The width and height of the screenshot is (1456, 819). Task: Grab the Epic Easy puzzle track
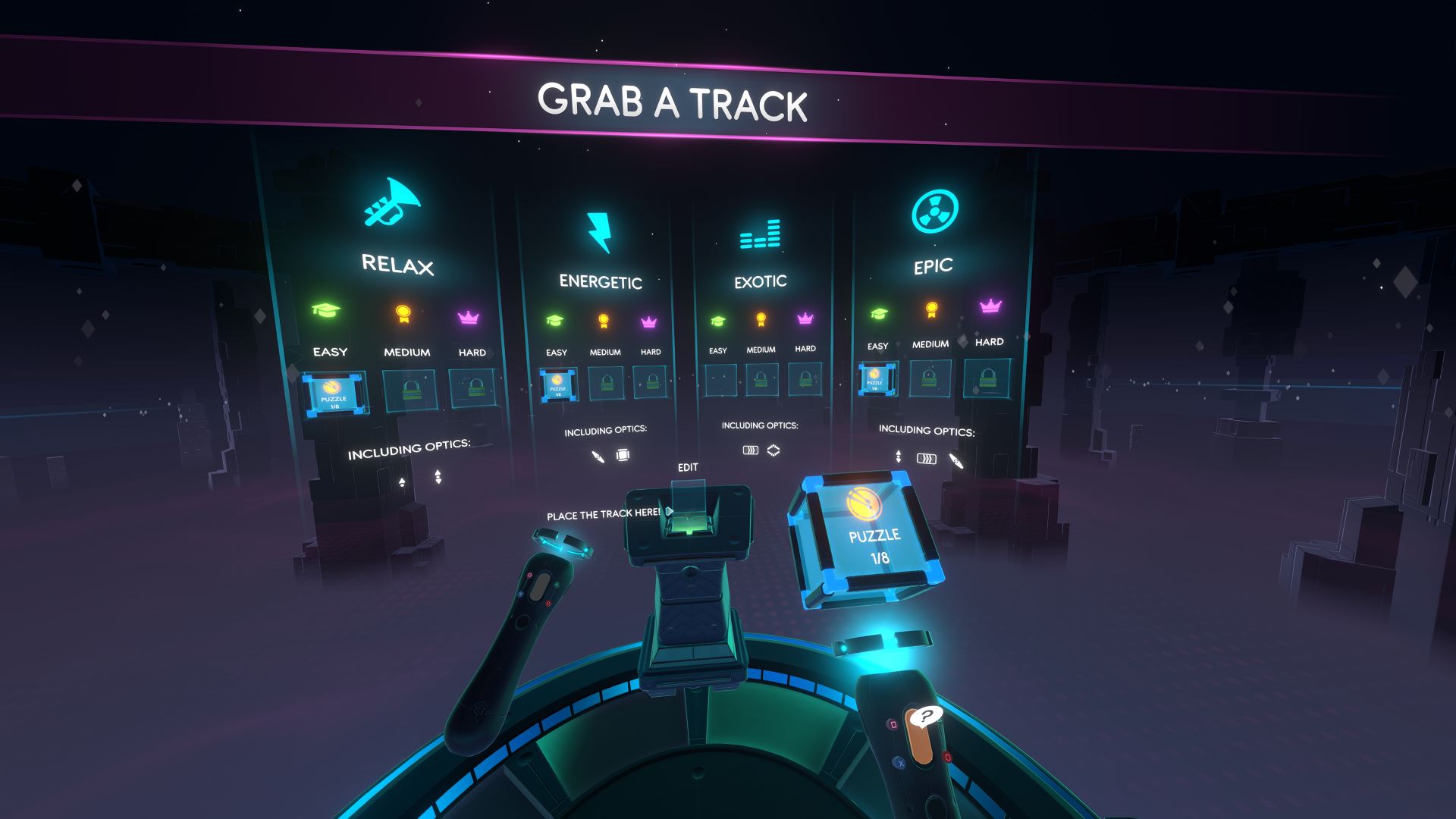(x=877, y=378)
